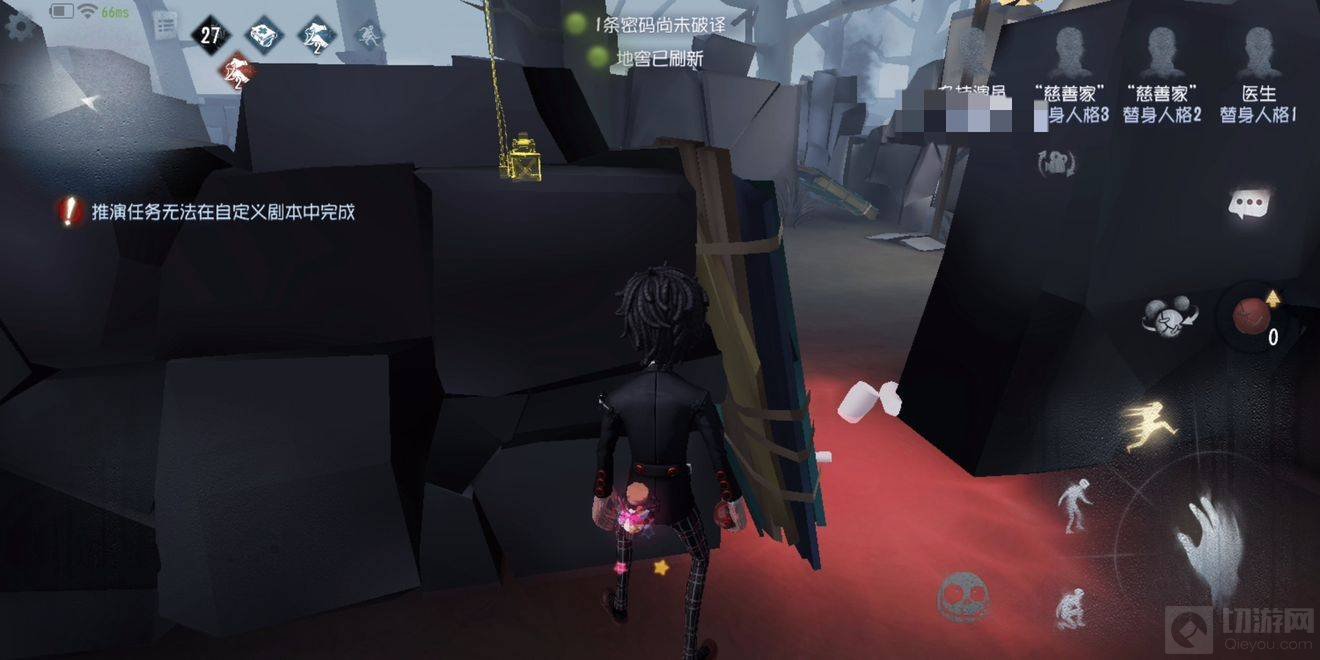Switch to the crouching stance
Viewport: 1320px width, 660px height.
(1068, 607)
